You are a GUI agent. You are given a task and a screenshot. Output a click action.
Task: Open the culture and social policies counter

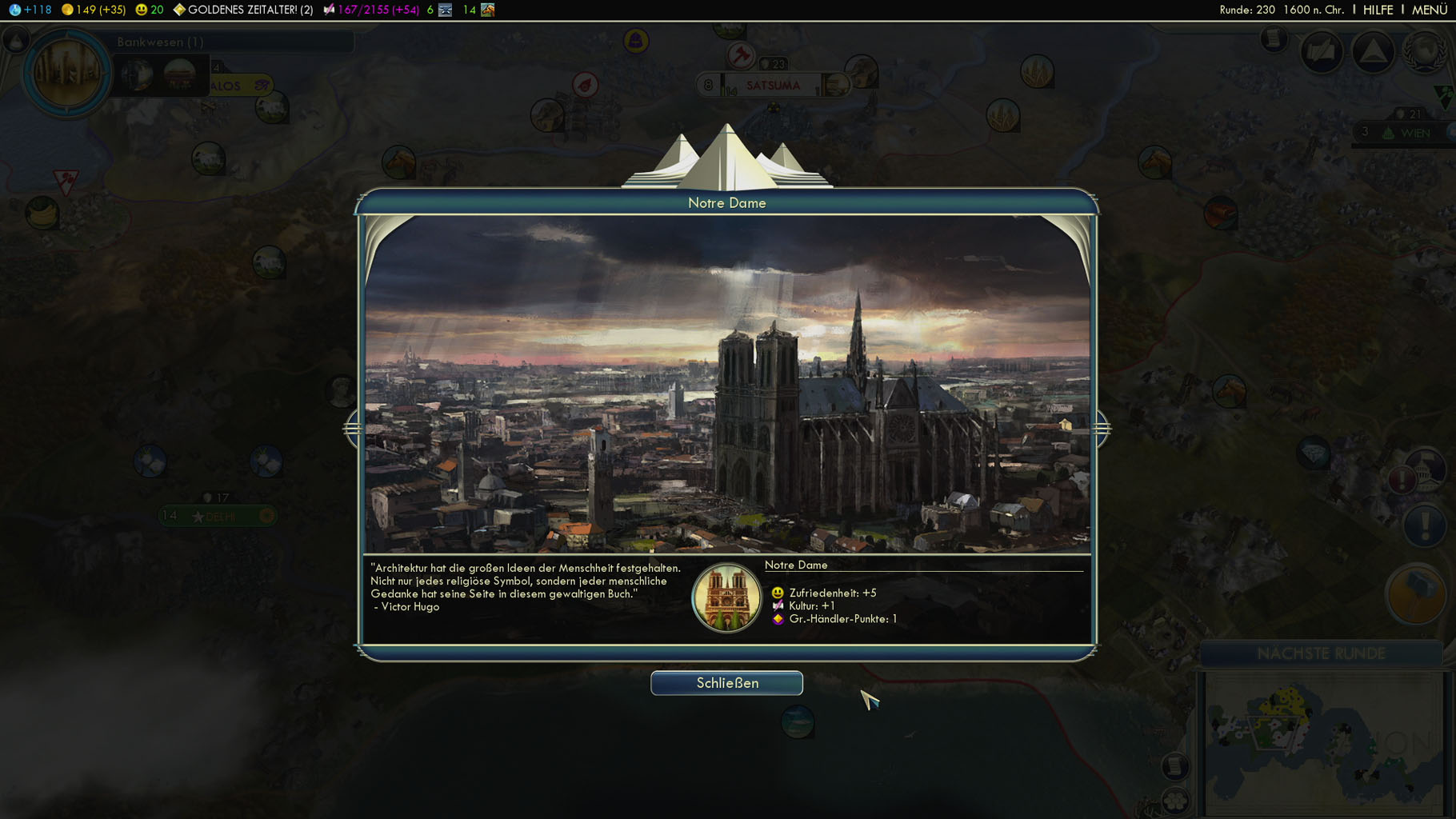[371, 10]
